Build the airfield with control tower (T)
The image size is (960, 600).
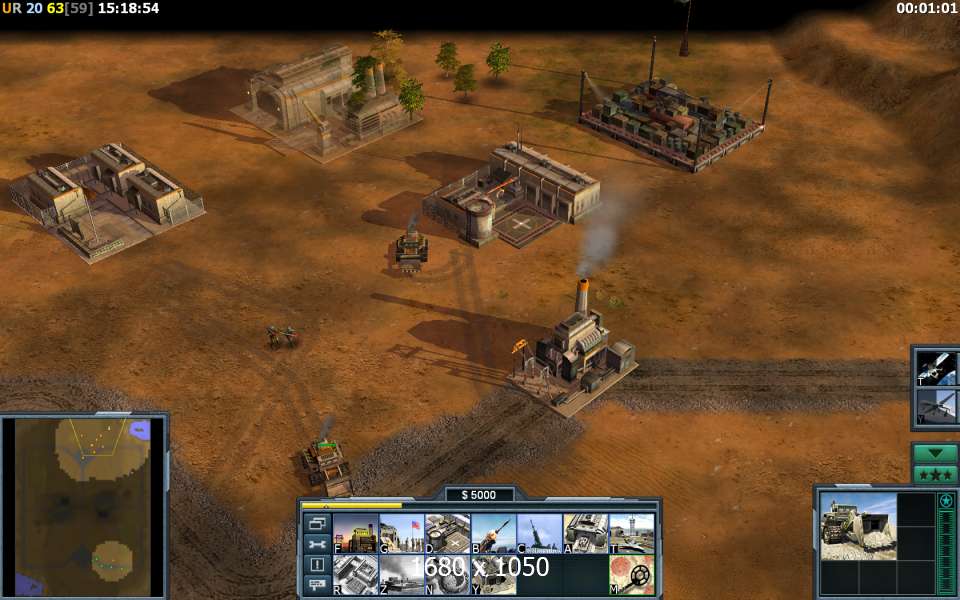pos(631,533)
